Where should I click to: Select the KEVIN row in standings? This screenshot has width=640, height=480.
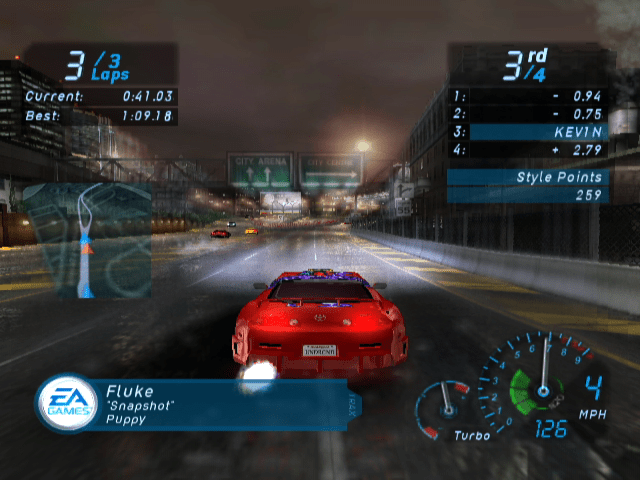point(527,132)
